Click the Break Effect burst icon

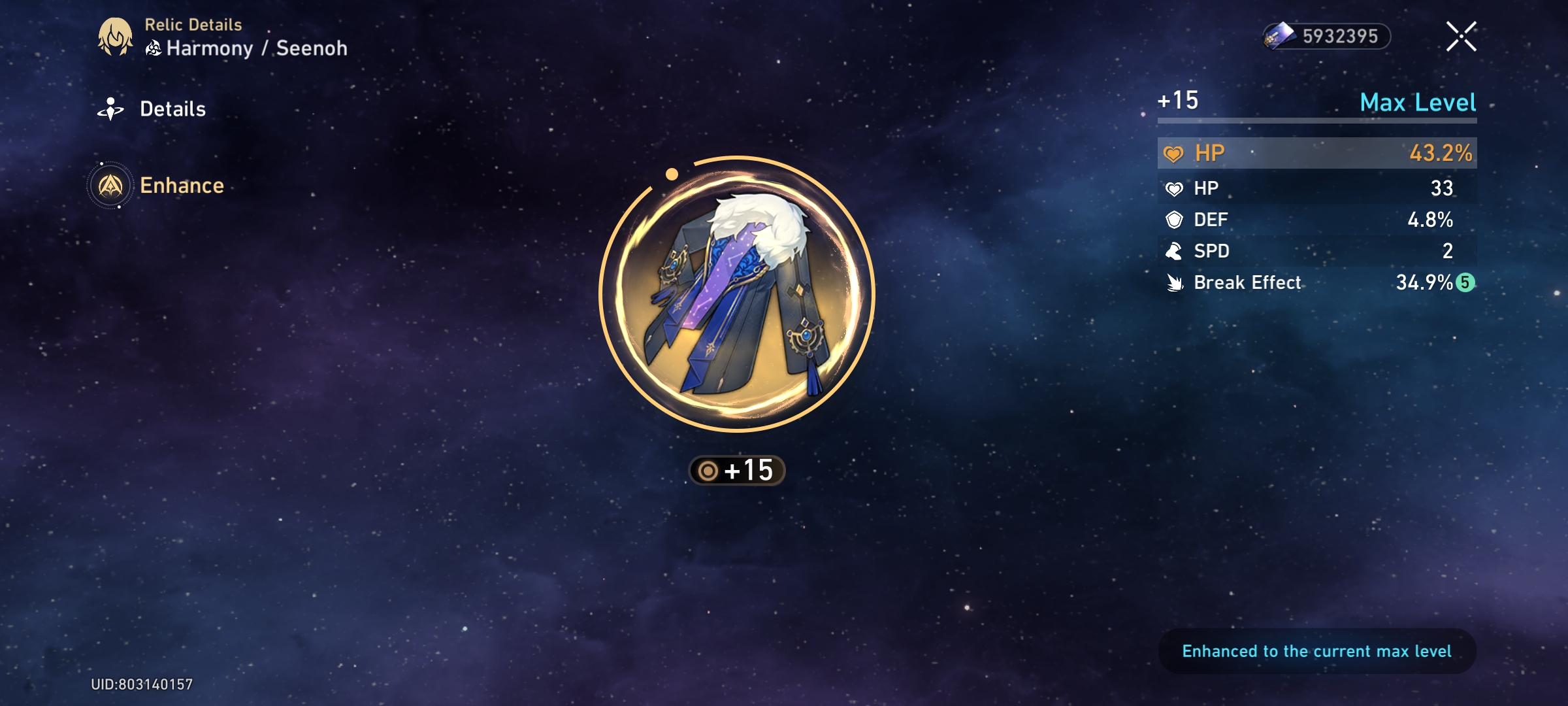coord(1176,282)
